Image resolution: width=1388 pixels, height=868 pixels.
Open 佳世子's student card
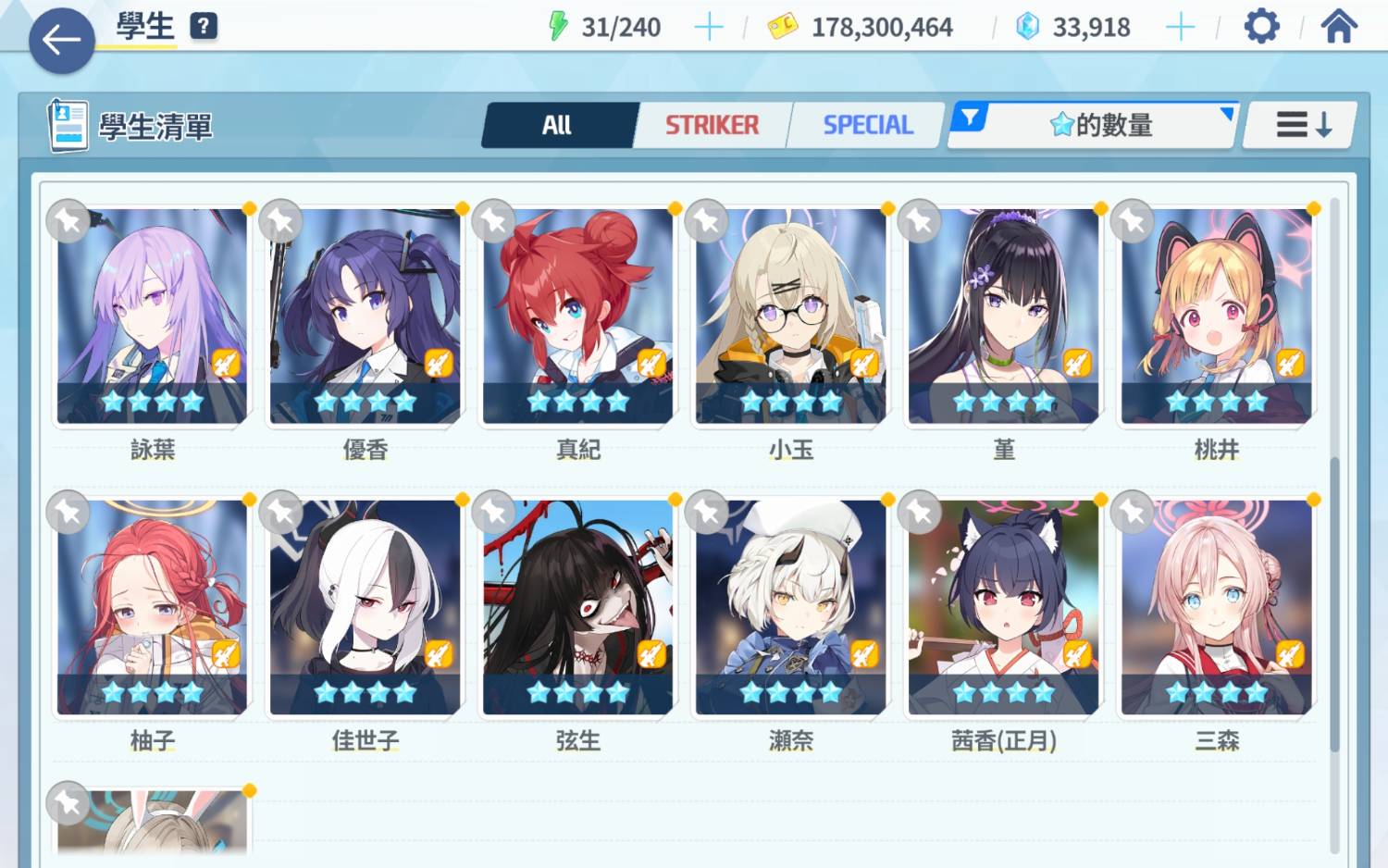(365, 607)
